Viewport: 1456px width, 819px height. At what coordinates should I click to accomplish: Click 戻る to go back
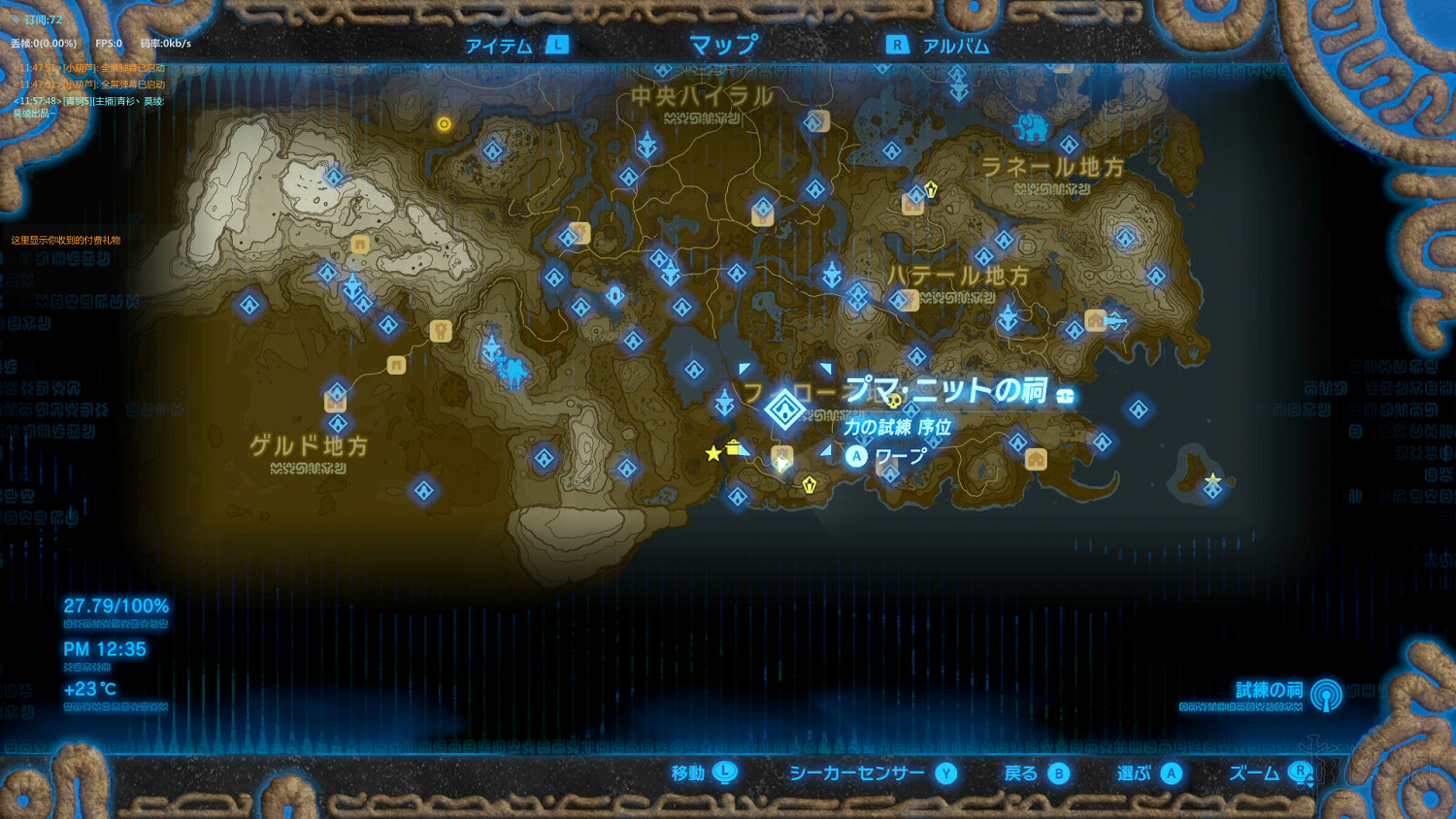point(1019,773)
